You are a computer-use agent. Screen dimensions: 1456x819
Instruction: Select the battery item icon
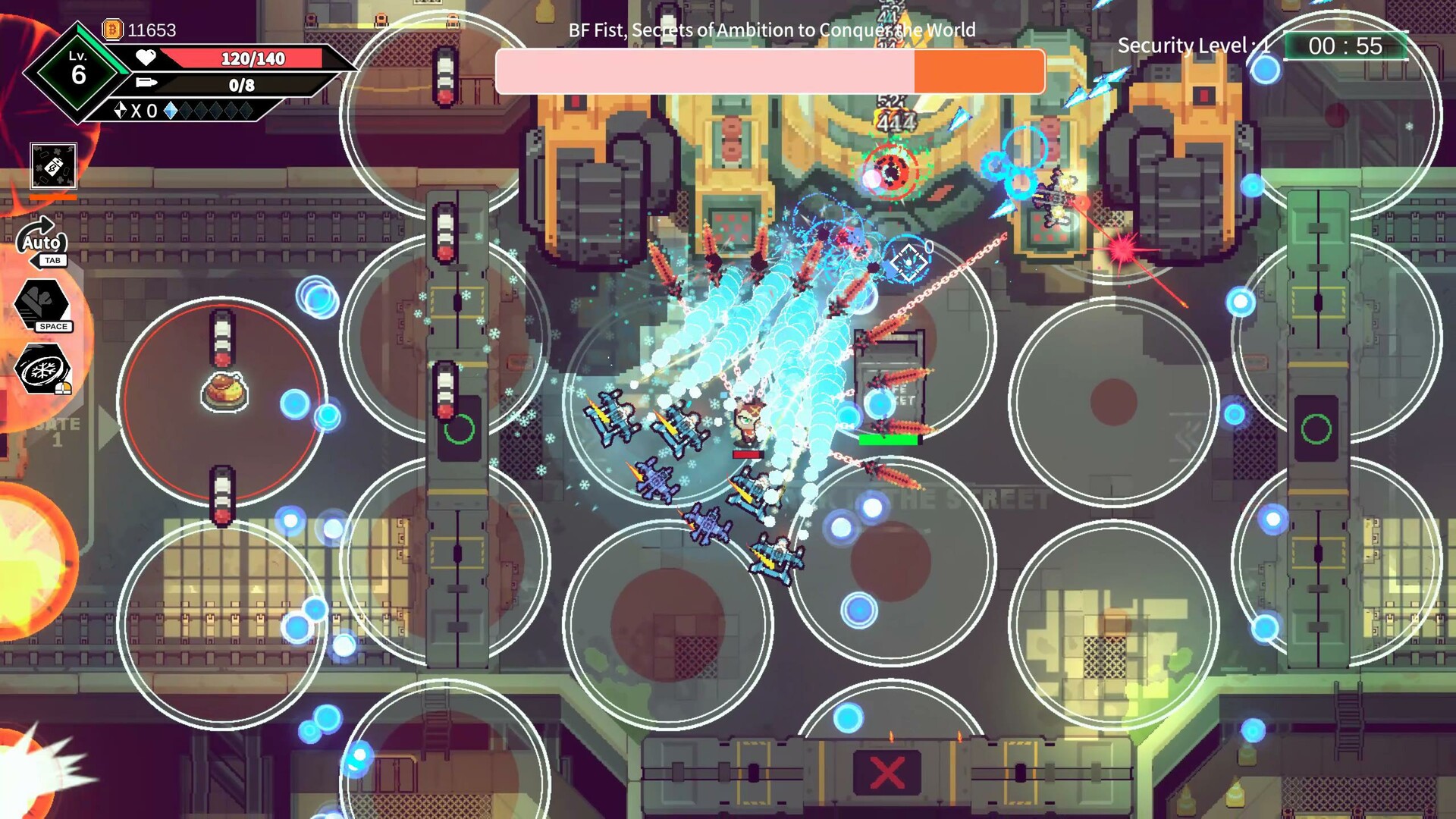click(53, 165)
